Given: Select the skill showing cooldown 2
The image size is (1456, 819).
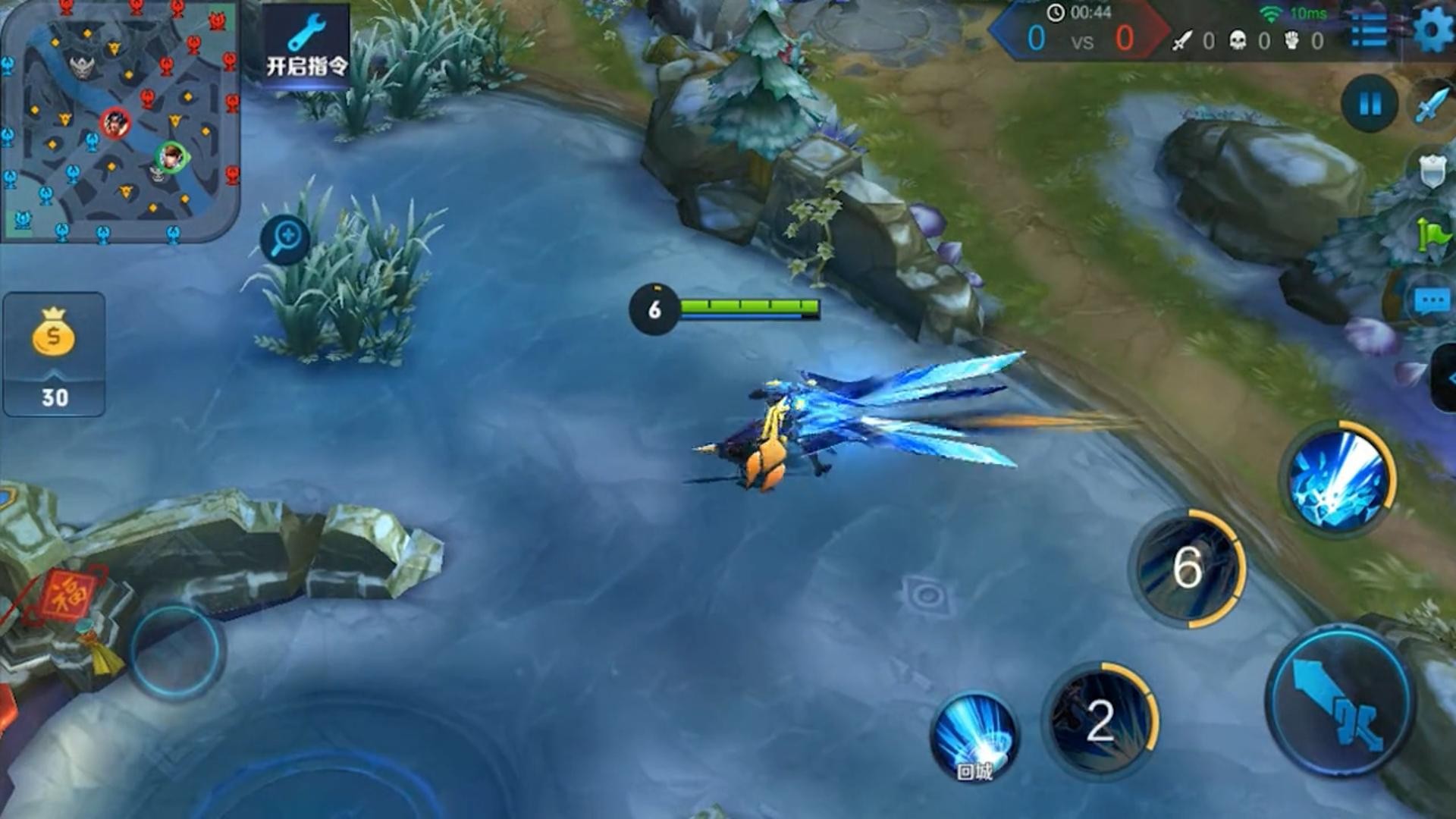Looking at the screenshot, I should point(1100,720).
